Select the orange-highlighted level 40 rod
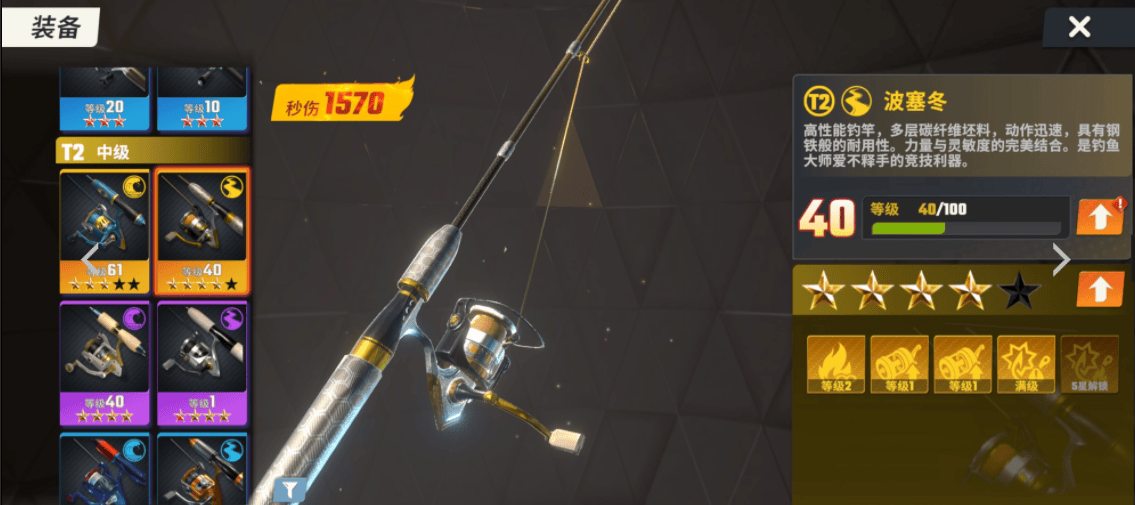This screenshot has height=505, width=1135. tap(204, 230)
